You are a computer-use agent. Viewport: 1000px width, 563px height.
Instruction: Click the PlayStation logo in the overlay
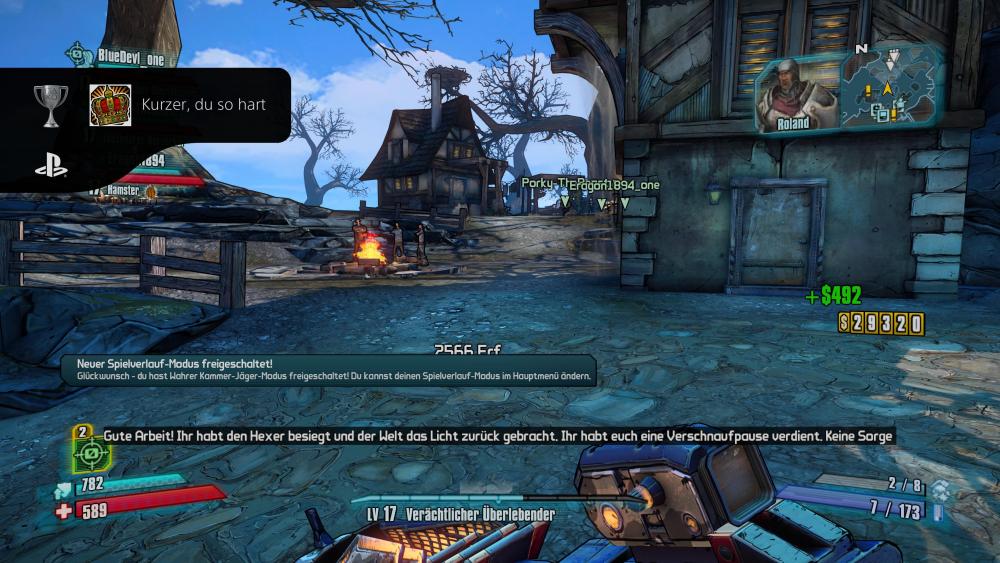pyautogui.click(x=51, y=167)
